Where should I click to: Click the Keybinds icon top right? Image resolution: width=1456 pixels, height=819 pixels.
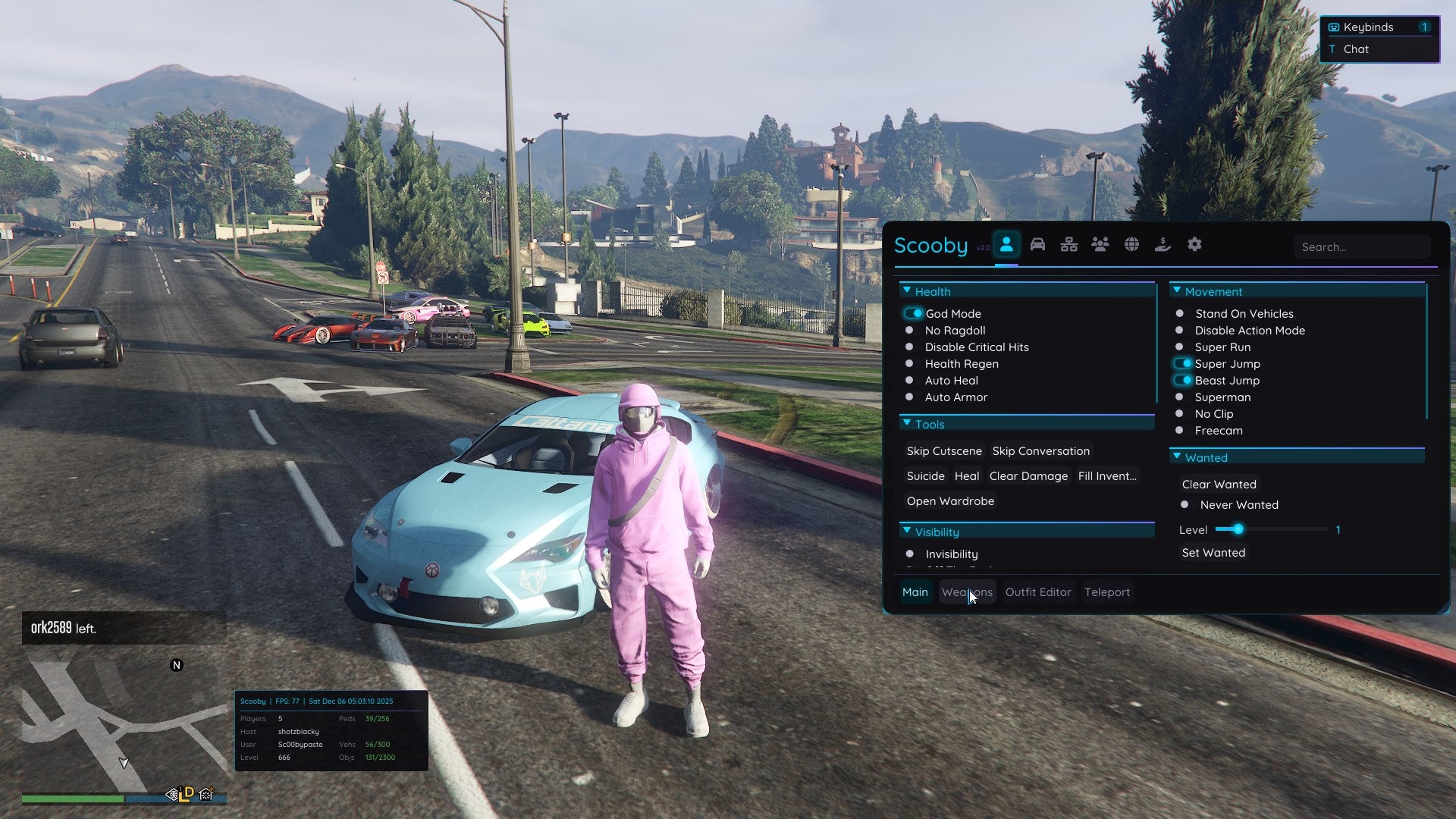pos(1332,27)
